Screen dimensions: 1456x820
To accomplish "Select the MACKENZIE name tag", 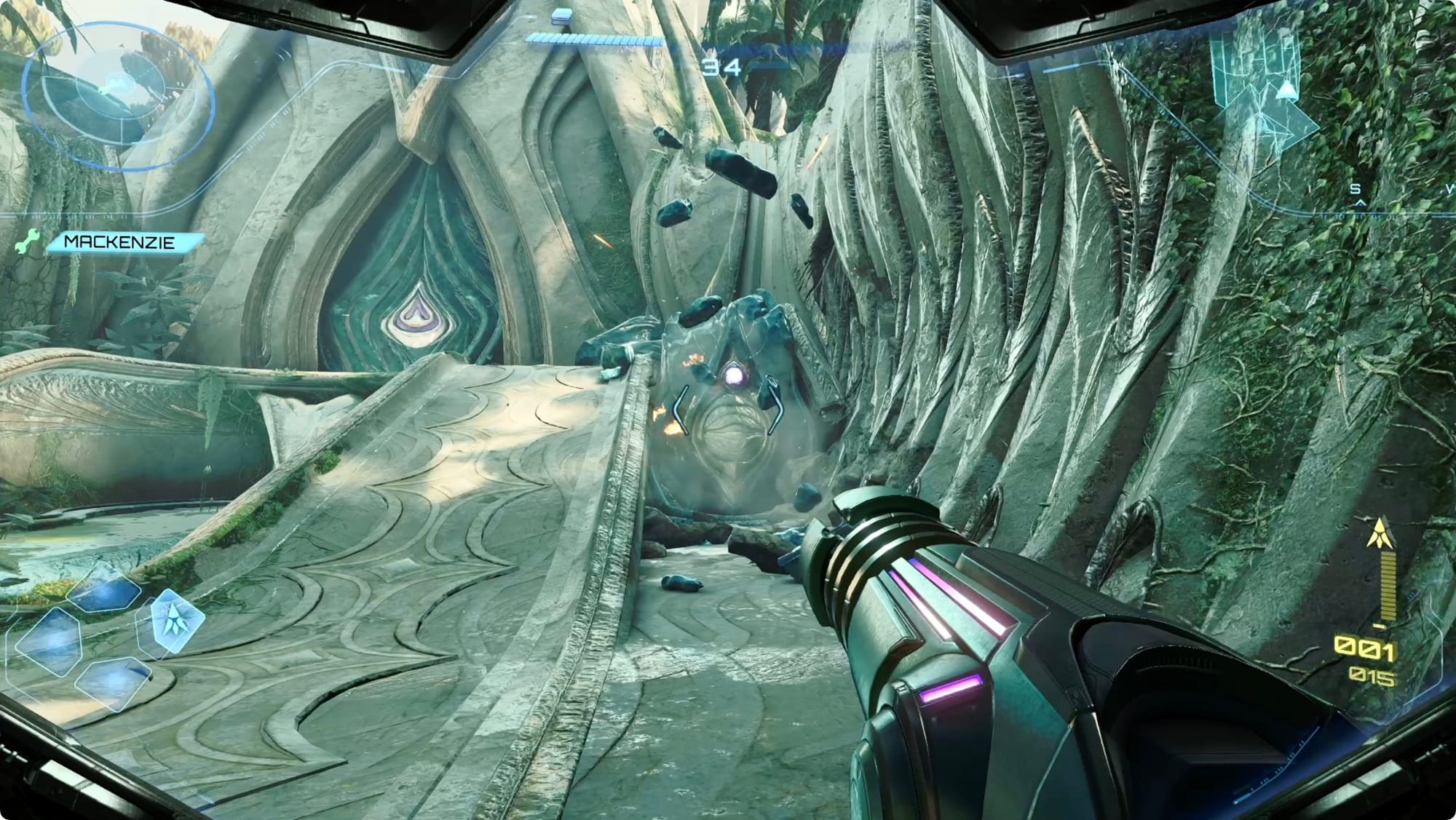I will 121,242.
